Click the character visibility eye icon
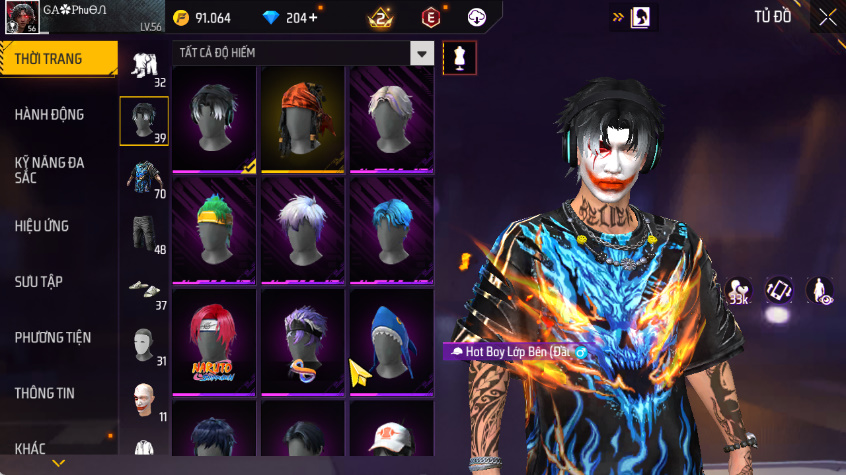 [819, 291]
